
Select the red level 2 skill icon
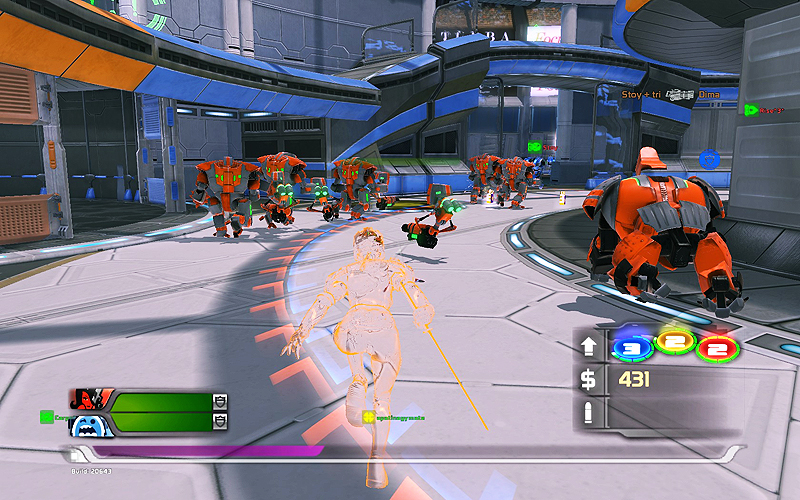[x=716, y=348]
